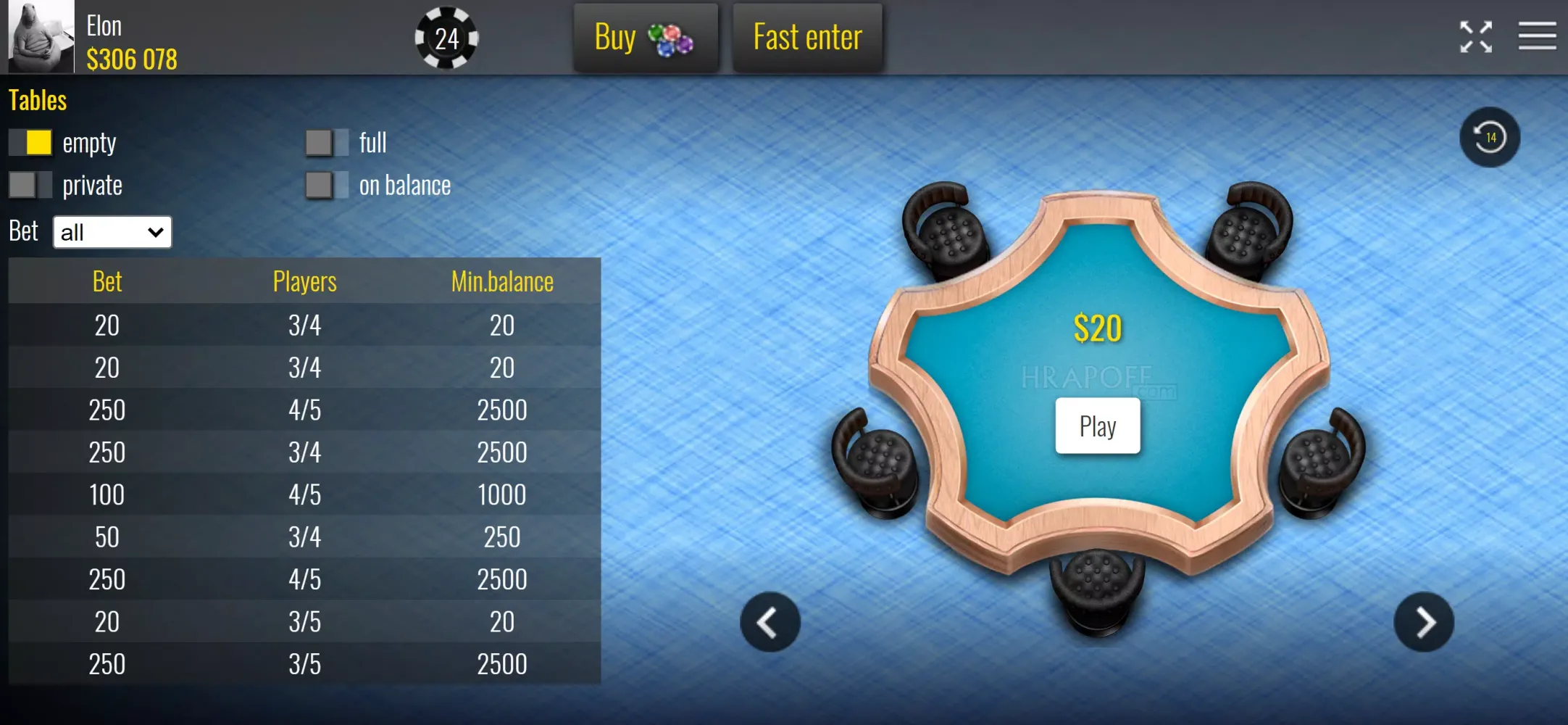1568x725 pixels.
Task: Open the hamburger menu
Action: point(1537,36)
